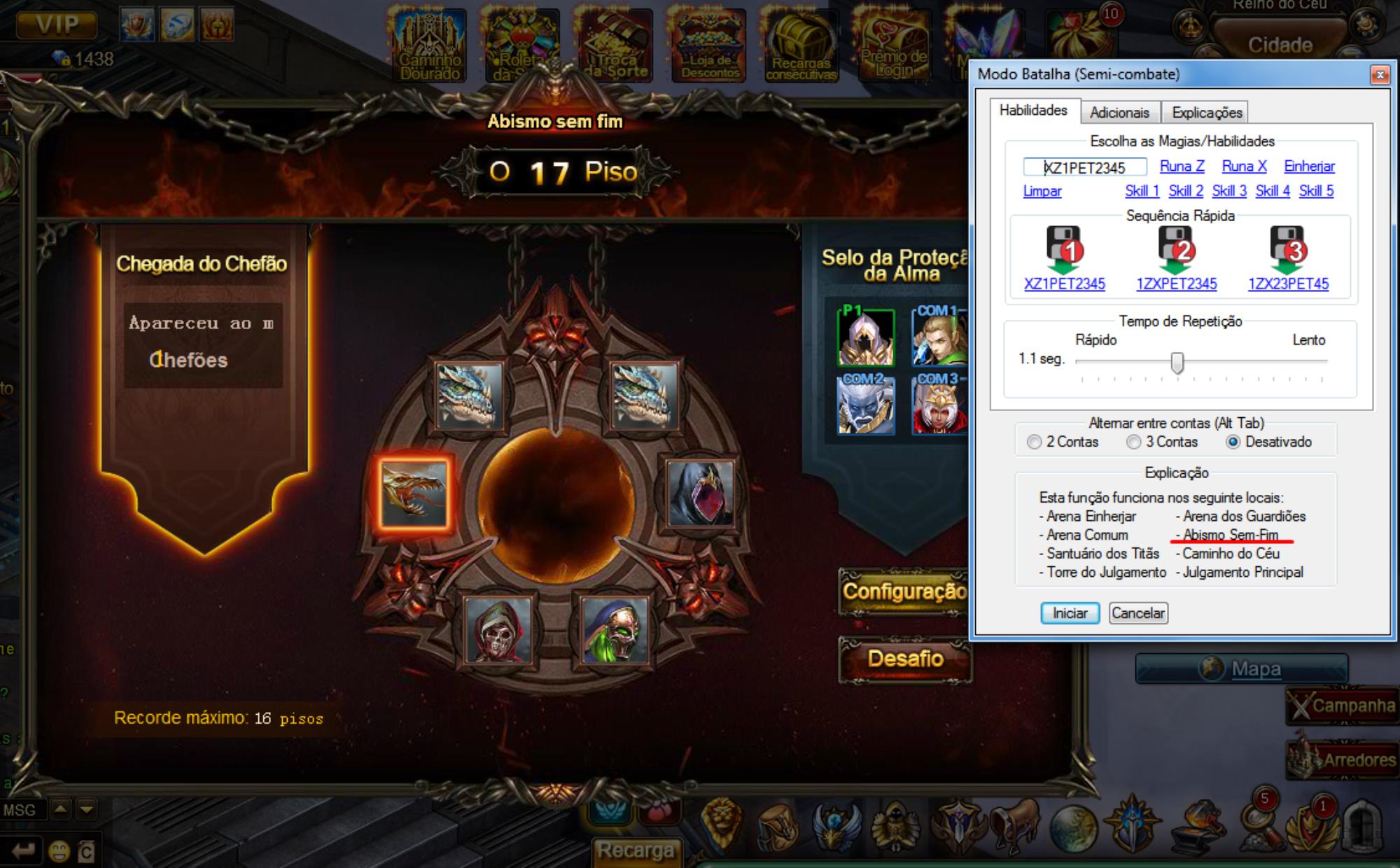Close the Modo Batalha window
This screenshot has width=1400, height=868.
[1380, 74]
